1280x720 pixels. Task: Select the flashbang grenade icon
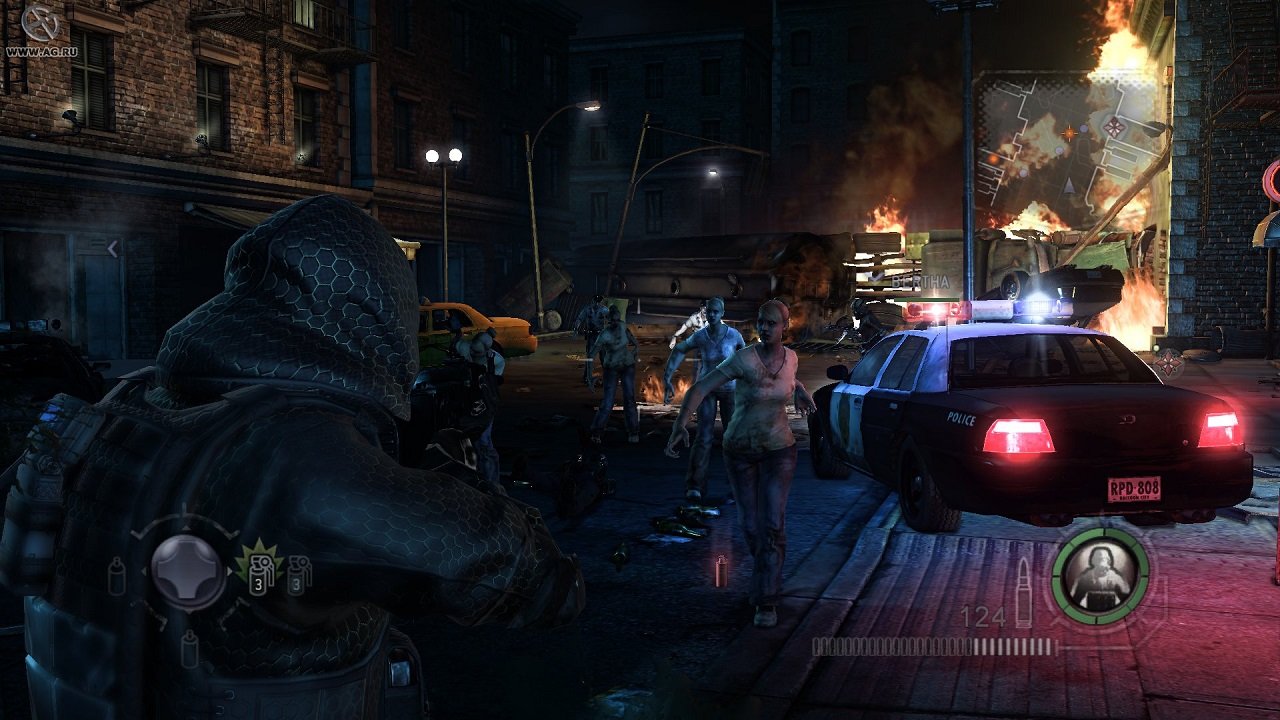click(x=300, y=574)
